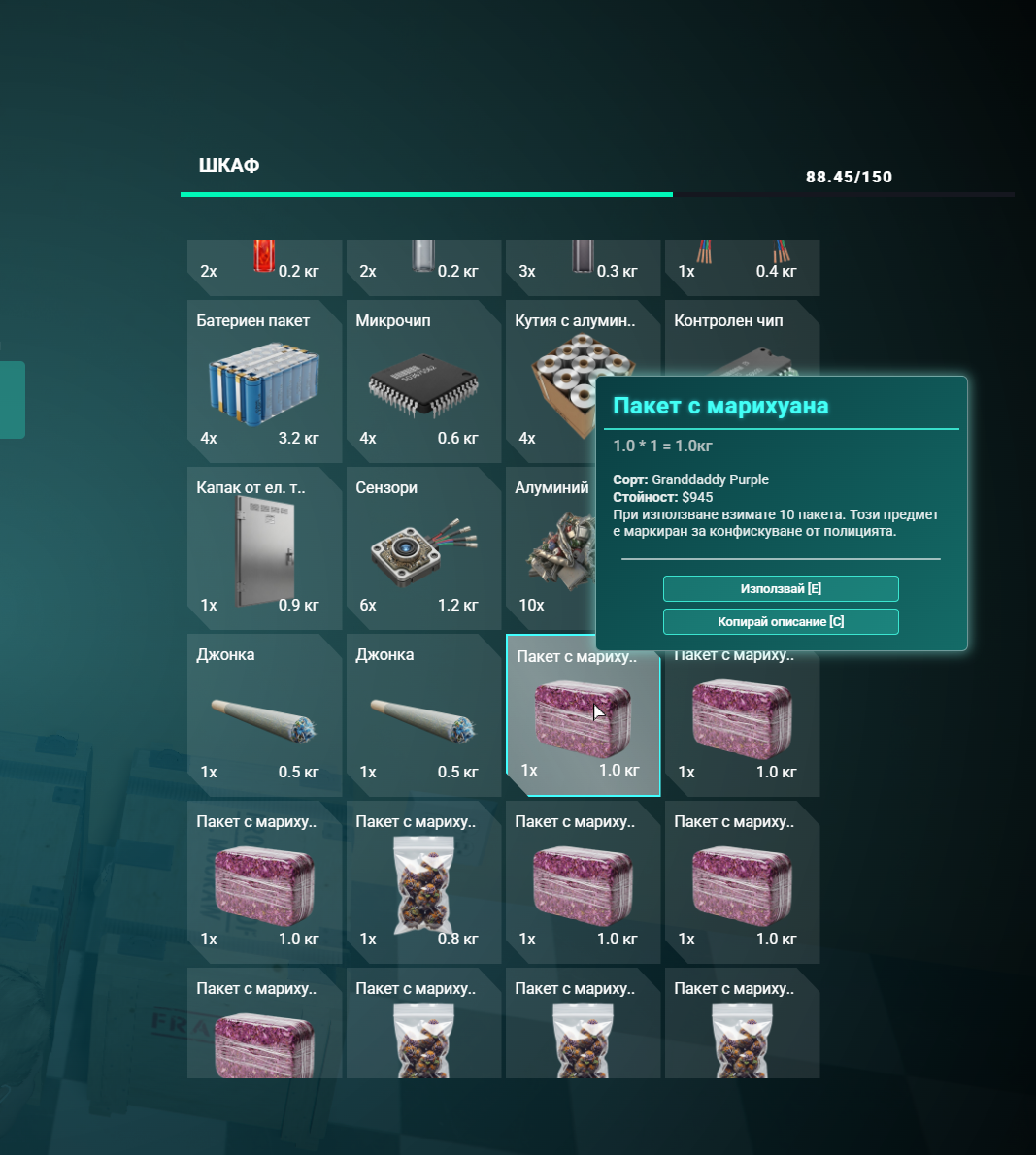Select the highlighted Пакет с марихуана slot
The height and width of the screenshot is (1155, 1036).
tap(583, 715)
